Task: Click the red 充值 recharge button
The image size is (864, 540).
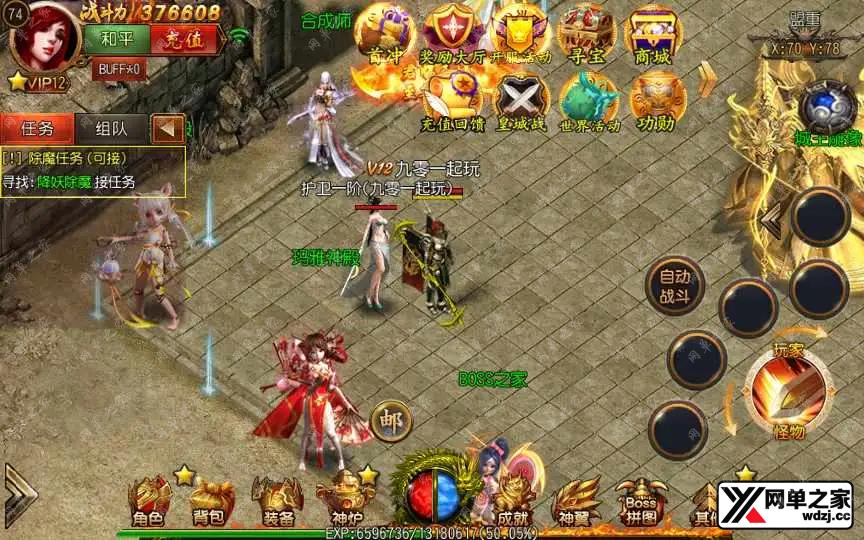Action: pyautogui.click(x=183, y=40)
